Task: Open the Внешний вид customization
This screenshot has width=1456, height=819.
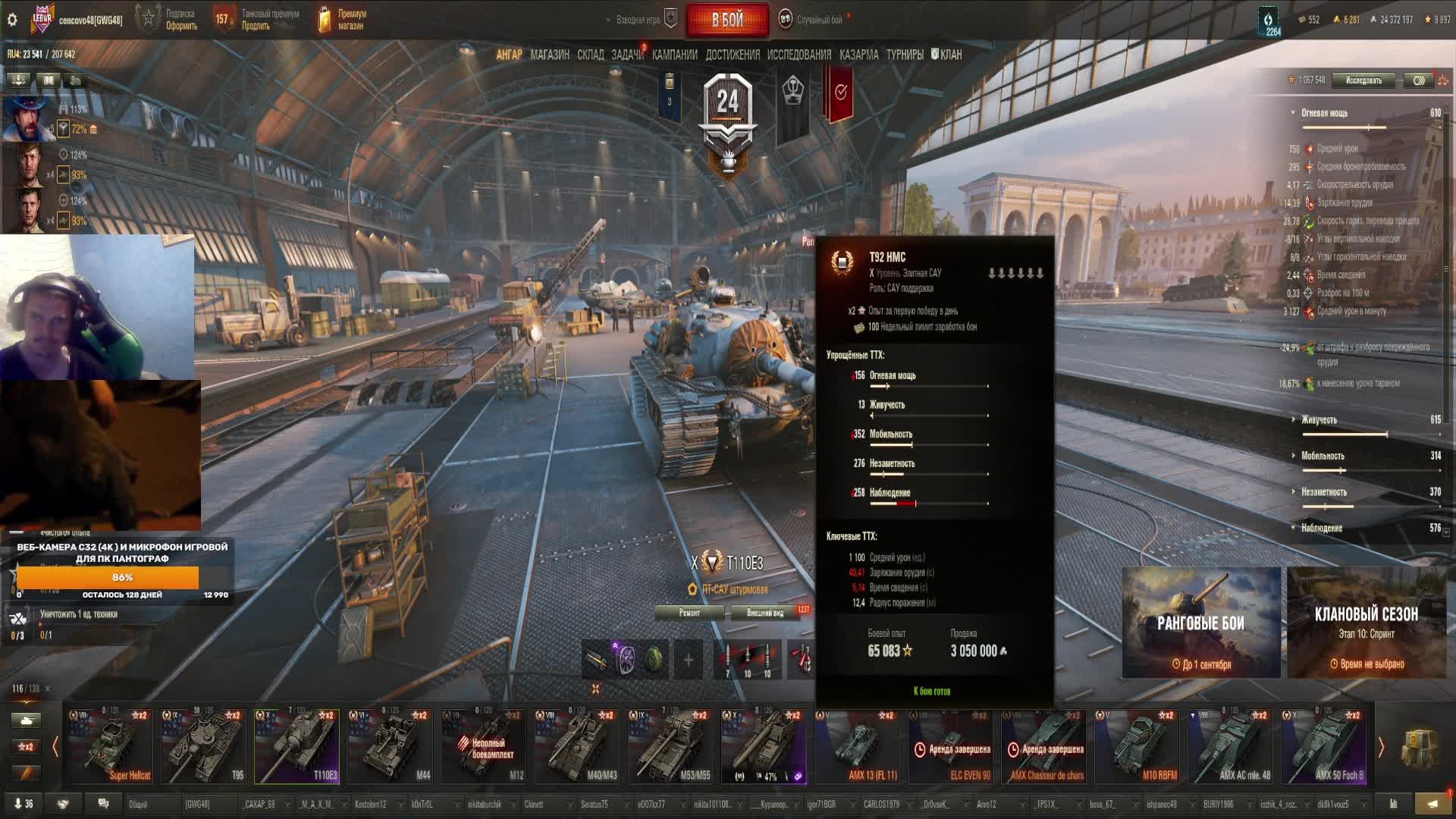Action: tap(765, 613)
